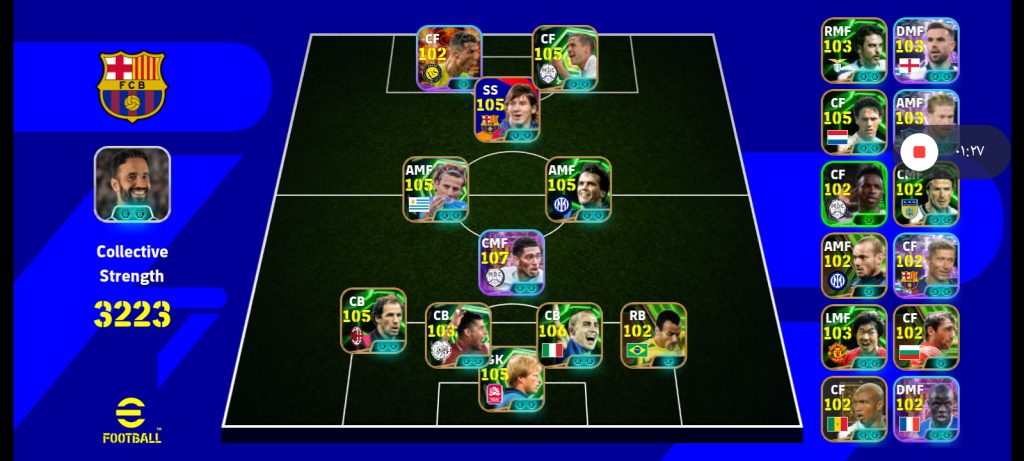Select the CF 105 Netherlands substitute

854,122
